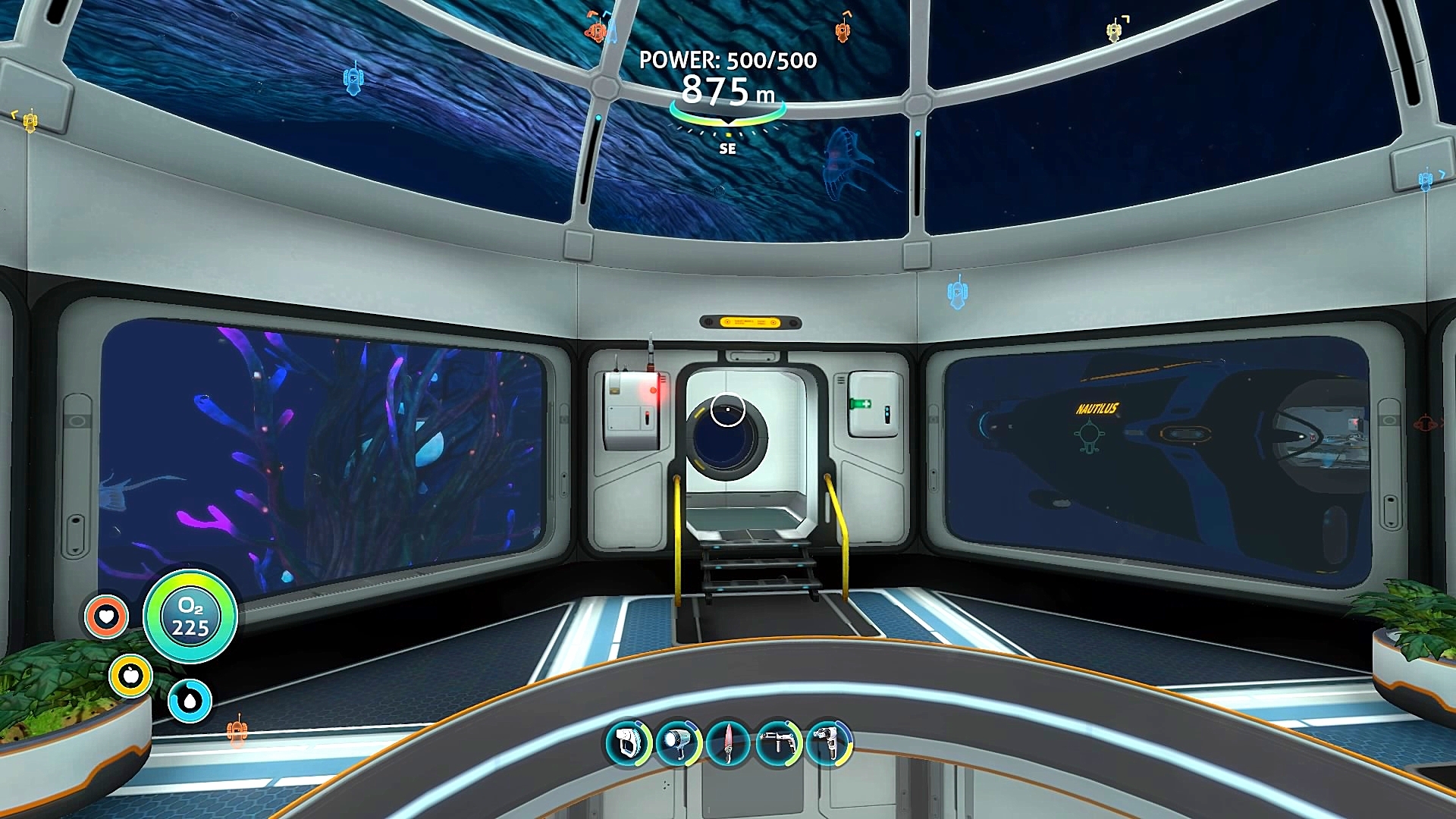Select the scanner tool in the hotbar

[628, 742]
